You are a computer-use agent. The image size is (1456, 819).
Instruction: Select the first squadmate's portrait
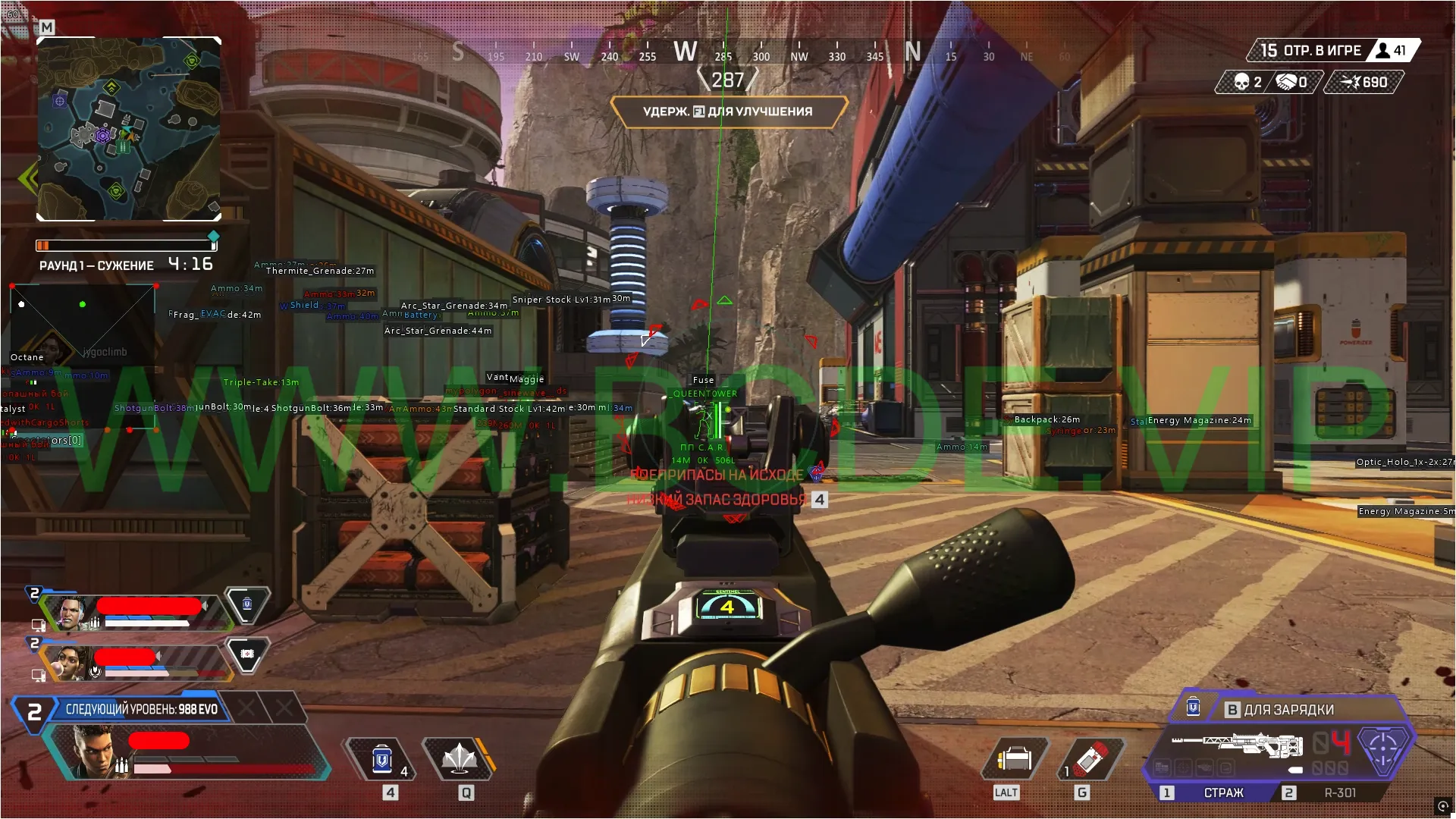pos(71,613)
